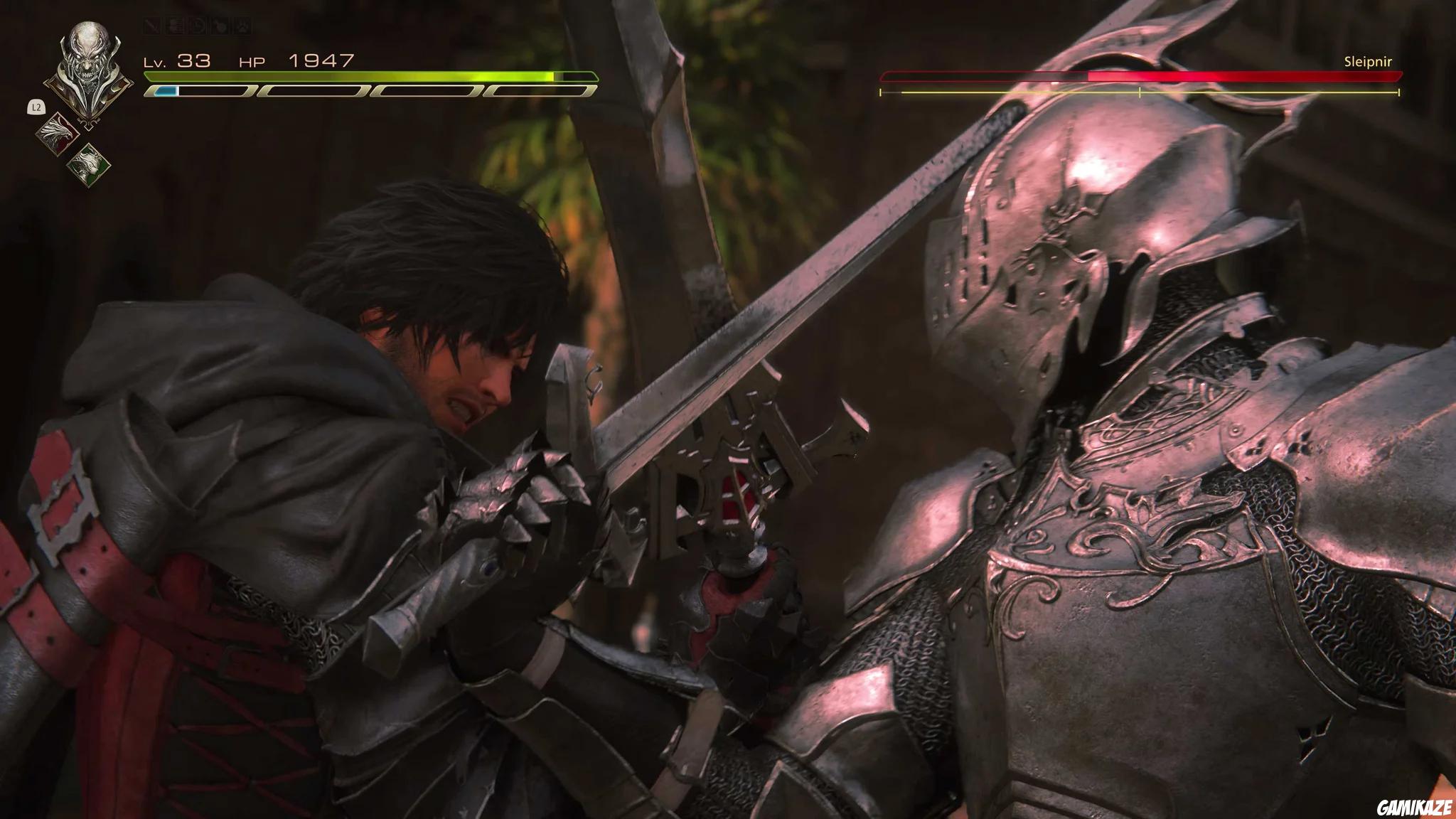Viewport: 1456px width, 819px height.
Task: Click the HP value 1947 text
Action: pyautogui.click(x=320, y=61)
